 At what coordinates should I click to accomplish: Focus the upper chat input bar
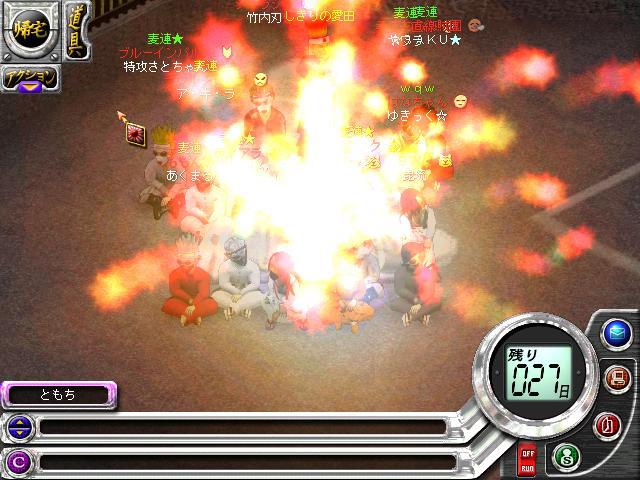click(x=240, y=428)
